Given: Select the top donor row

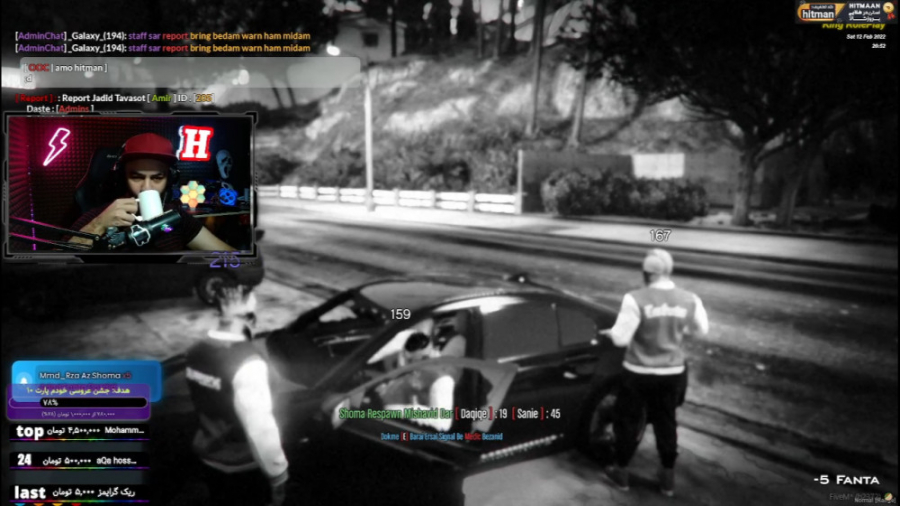Looking at the screenshot, I should [80, 432].
